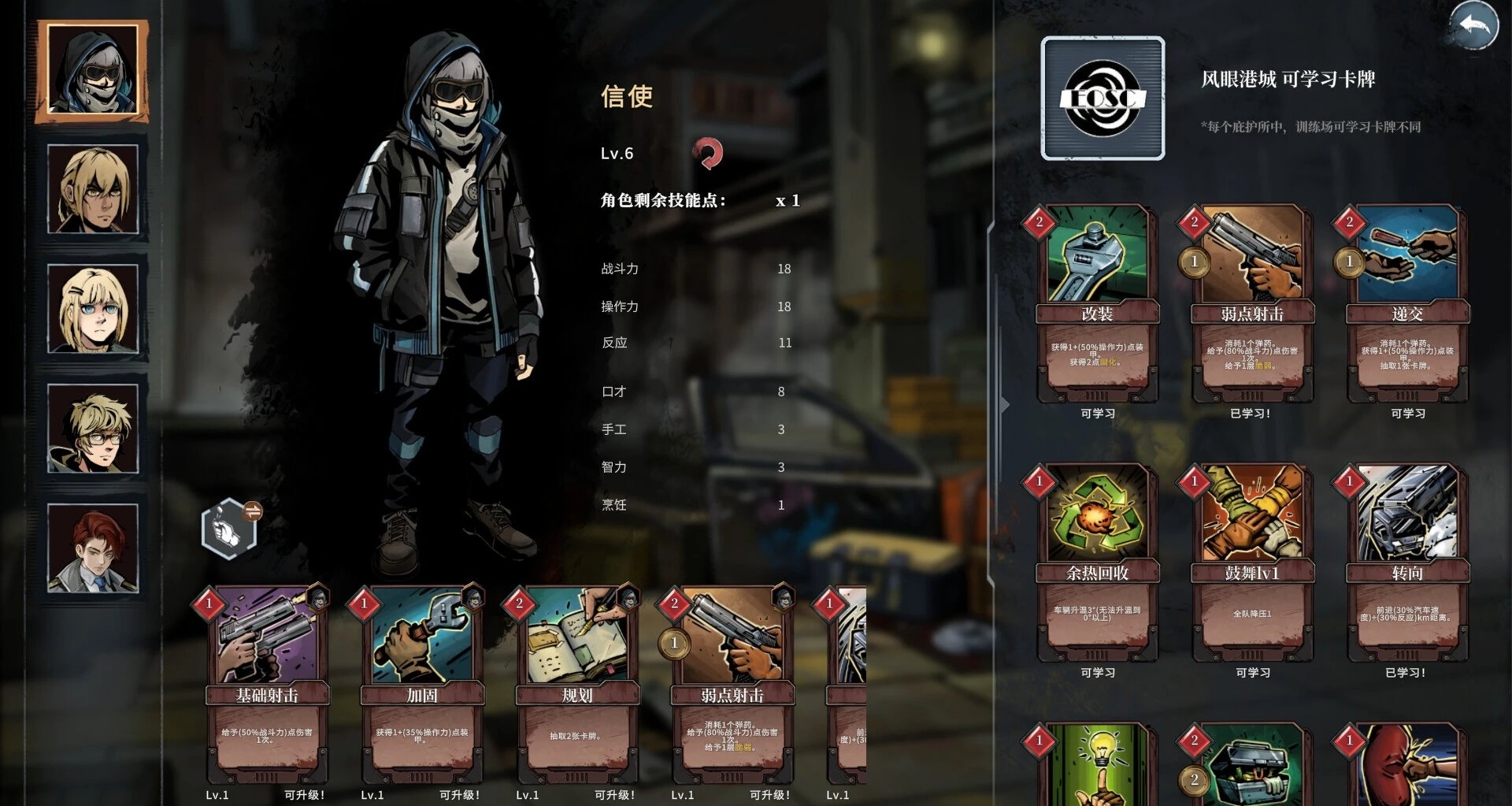Choose the red-haired character portrait

(x=93, y=548)
